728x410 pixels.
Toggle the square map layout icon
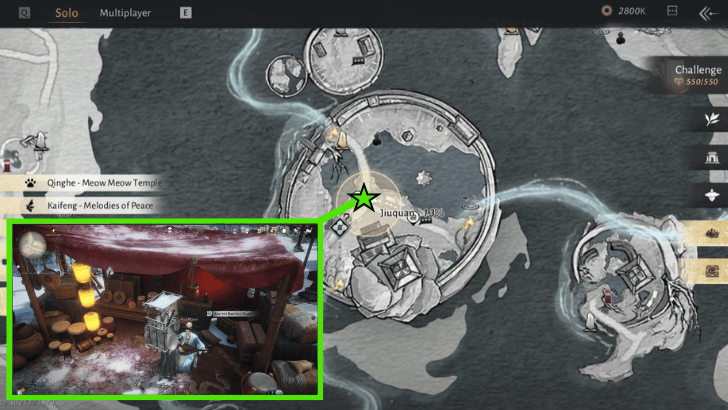[672, 12]
